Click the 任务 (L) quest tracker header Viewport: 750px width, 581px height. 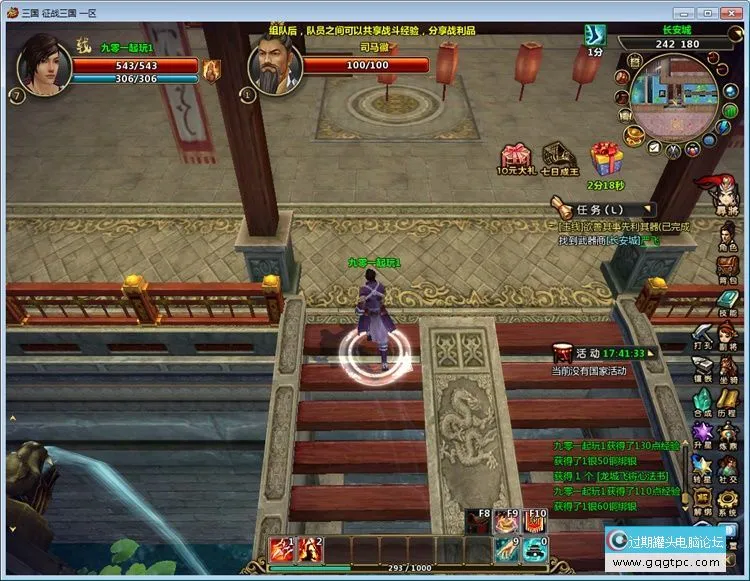coord(600,210)
